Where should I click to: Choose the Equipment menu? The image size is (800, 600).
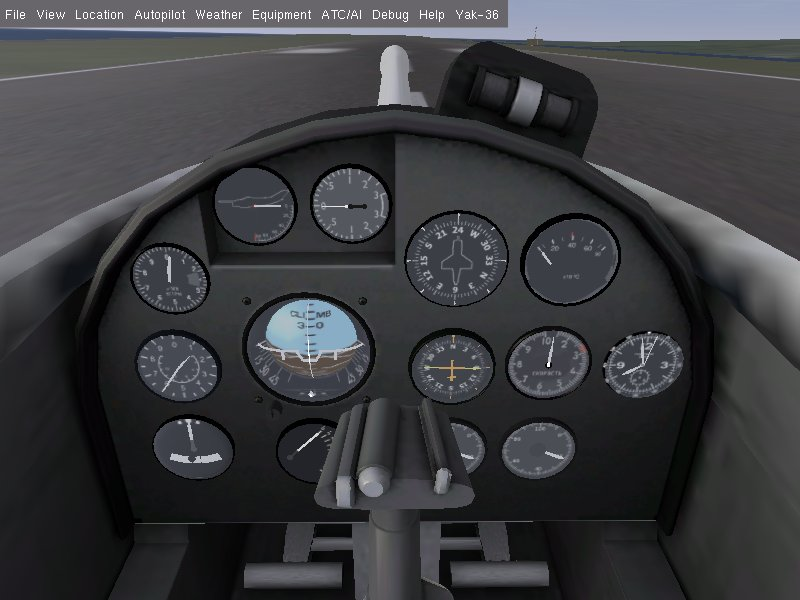[x=281, y=15]
